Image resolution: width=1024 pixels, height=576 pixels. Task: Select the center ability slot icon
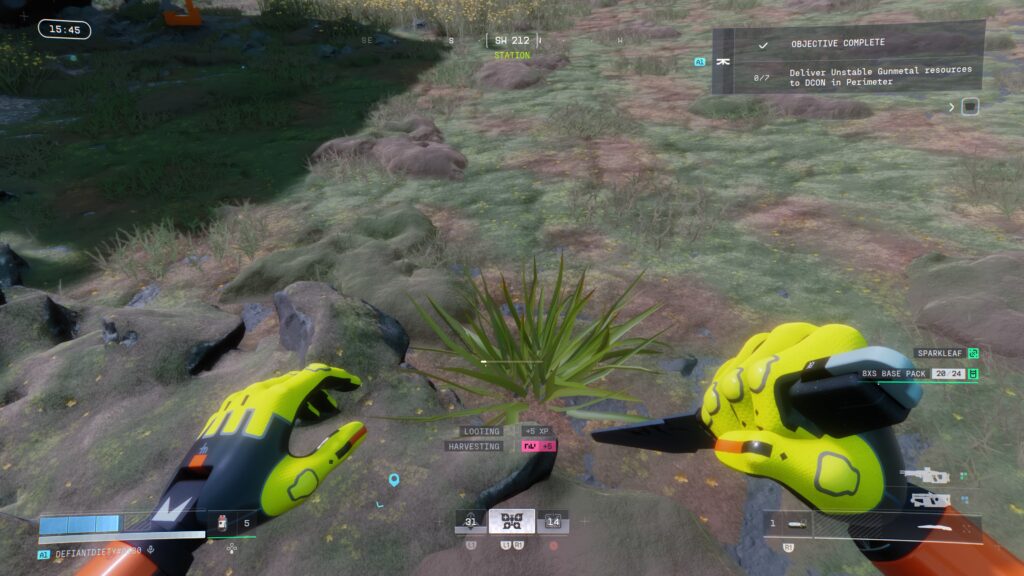[511, 521]
